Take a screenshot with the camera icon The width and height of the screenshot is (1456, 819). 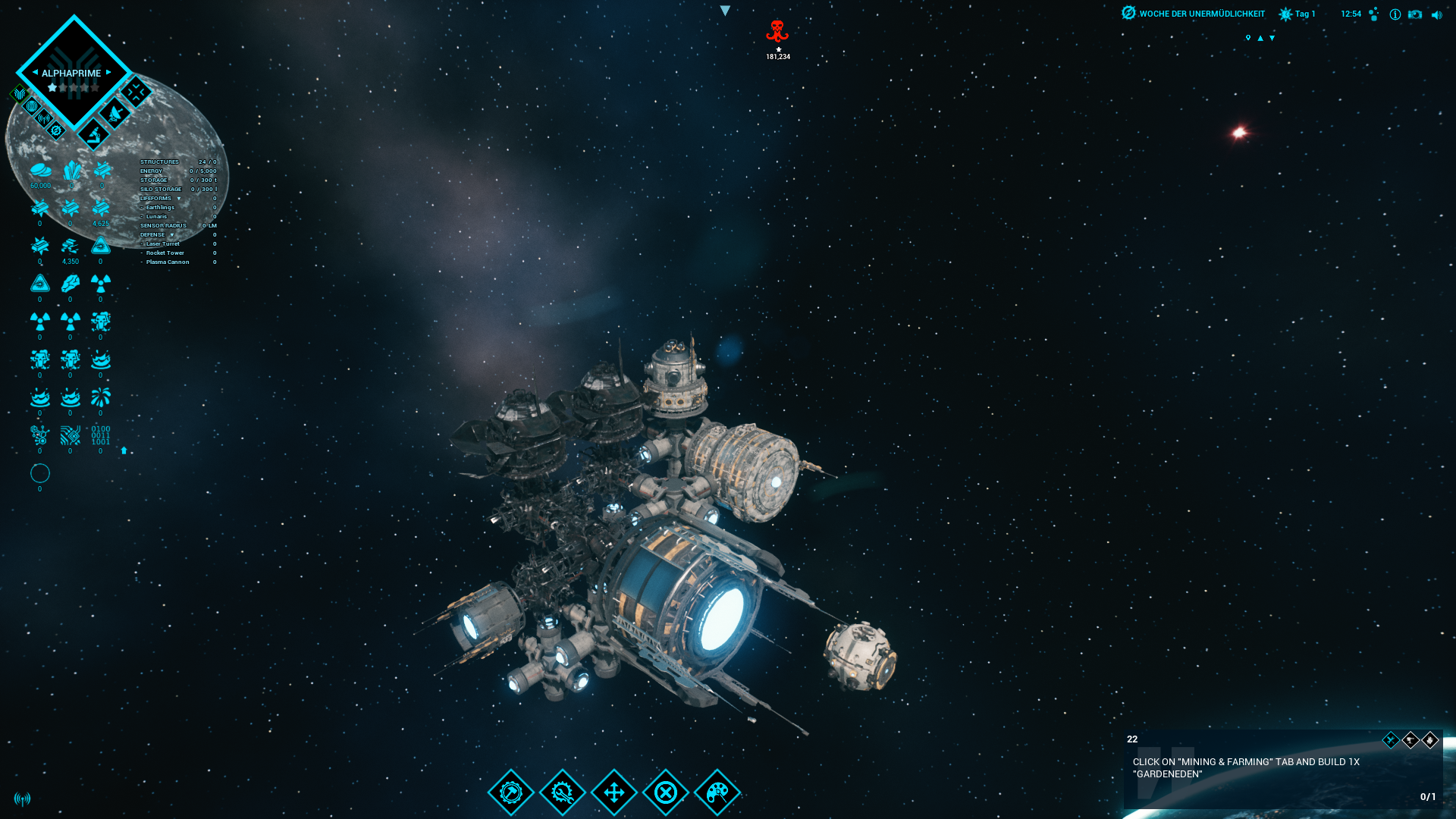click(x=1415, y=14)
